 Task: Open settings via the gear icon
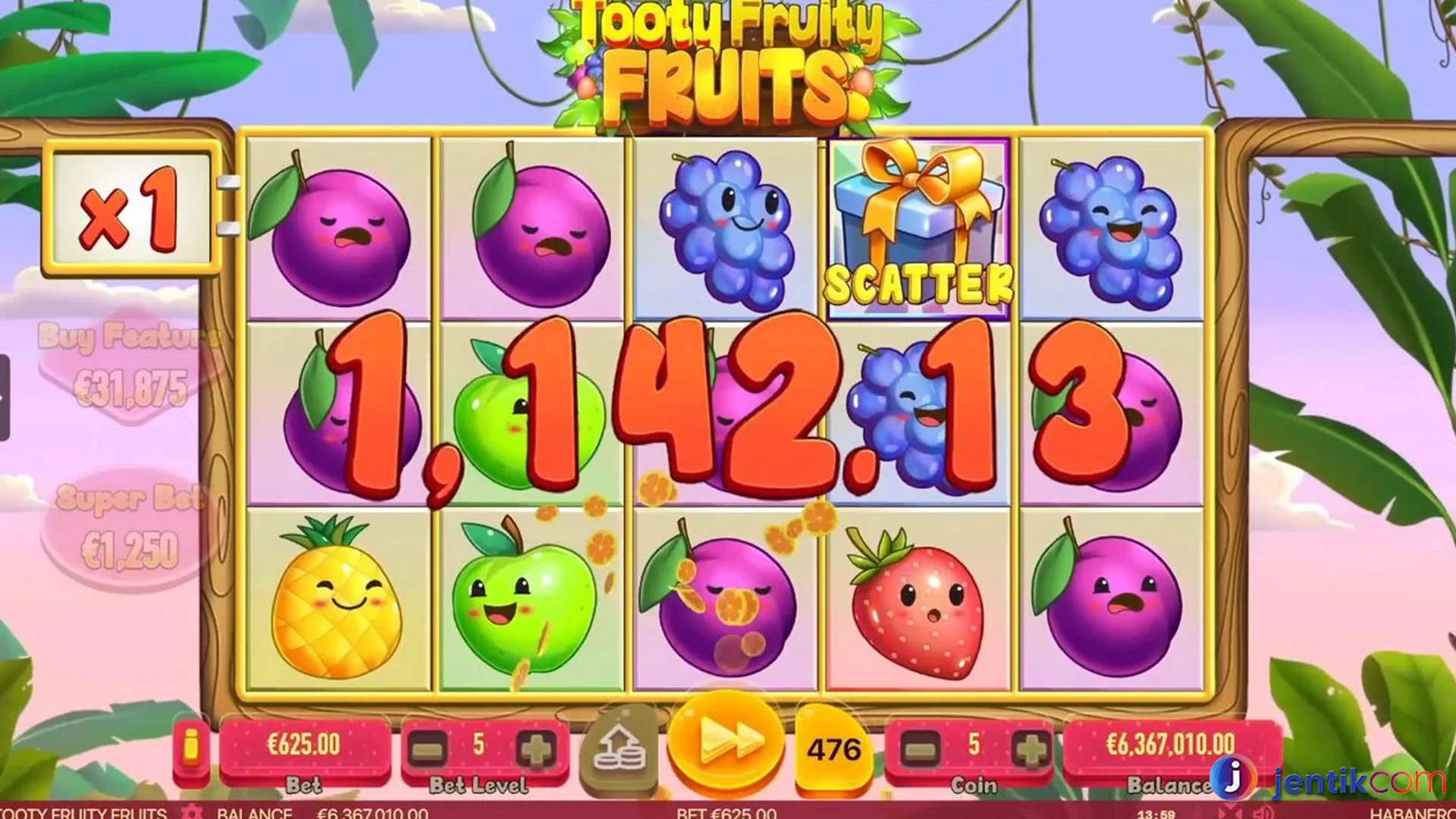(x=190, y=813)
